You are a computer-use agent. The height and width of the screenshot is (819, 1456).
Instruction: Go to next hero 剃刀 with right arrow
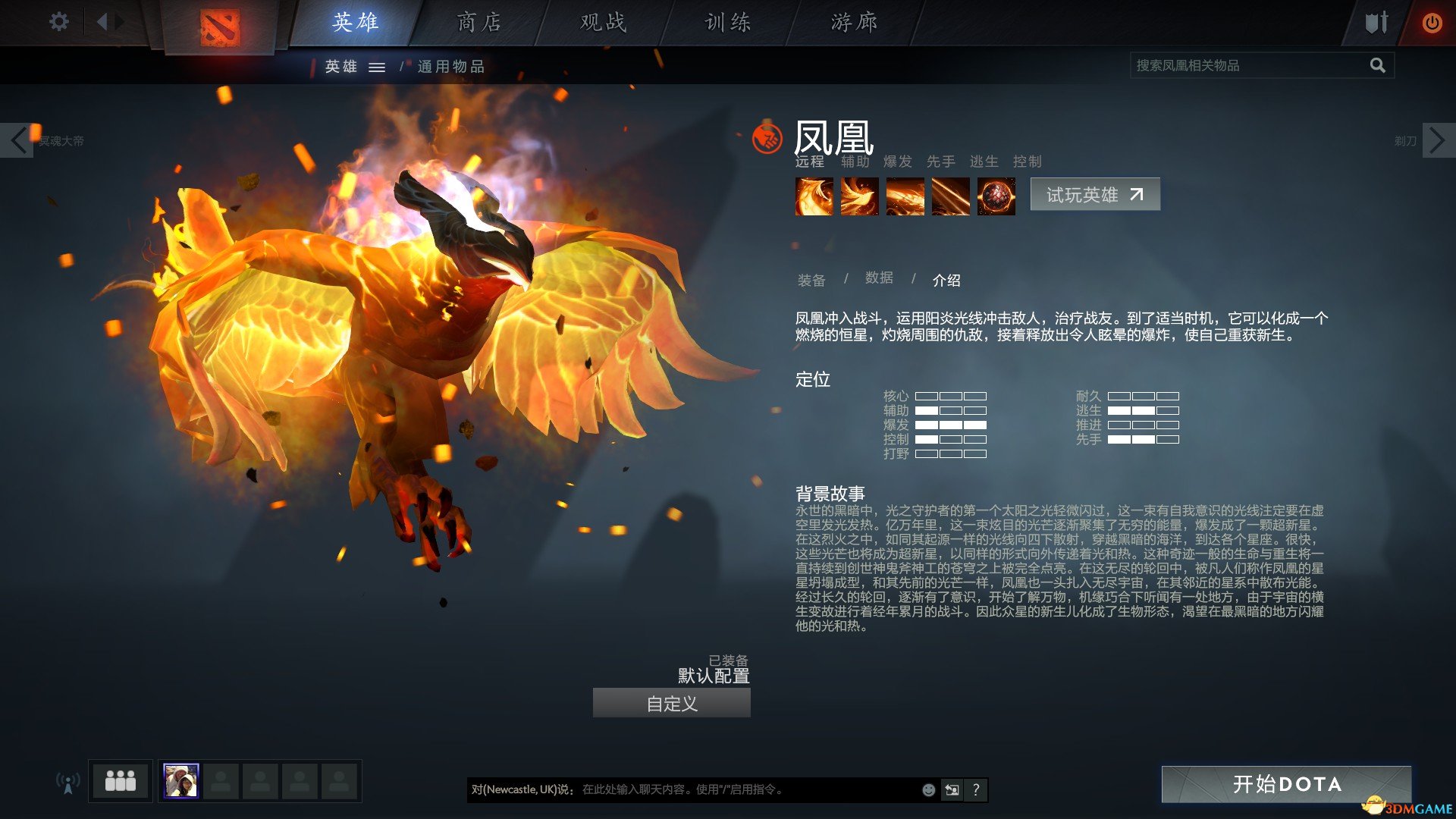coord(1438,140)
